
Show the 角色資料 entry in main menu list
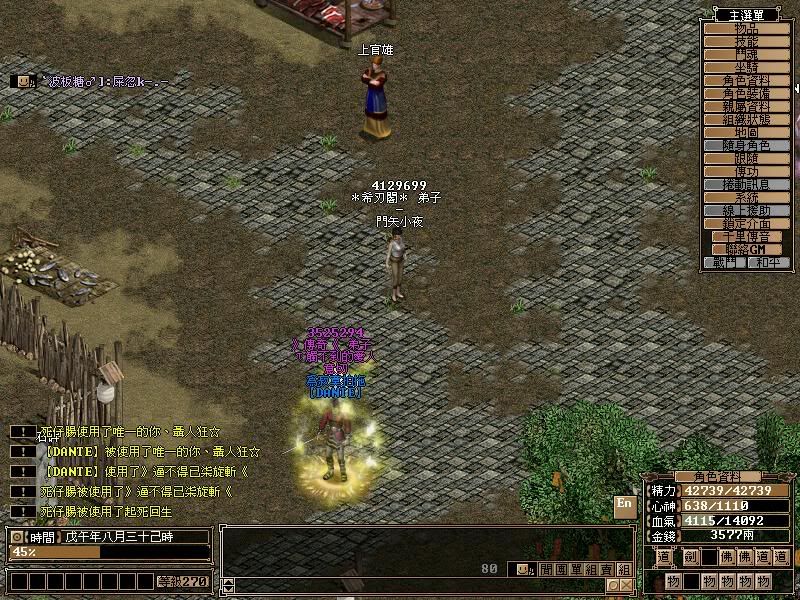746,80
